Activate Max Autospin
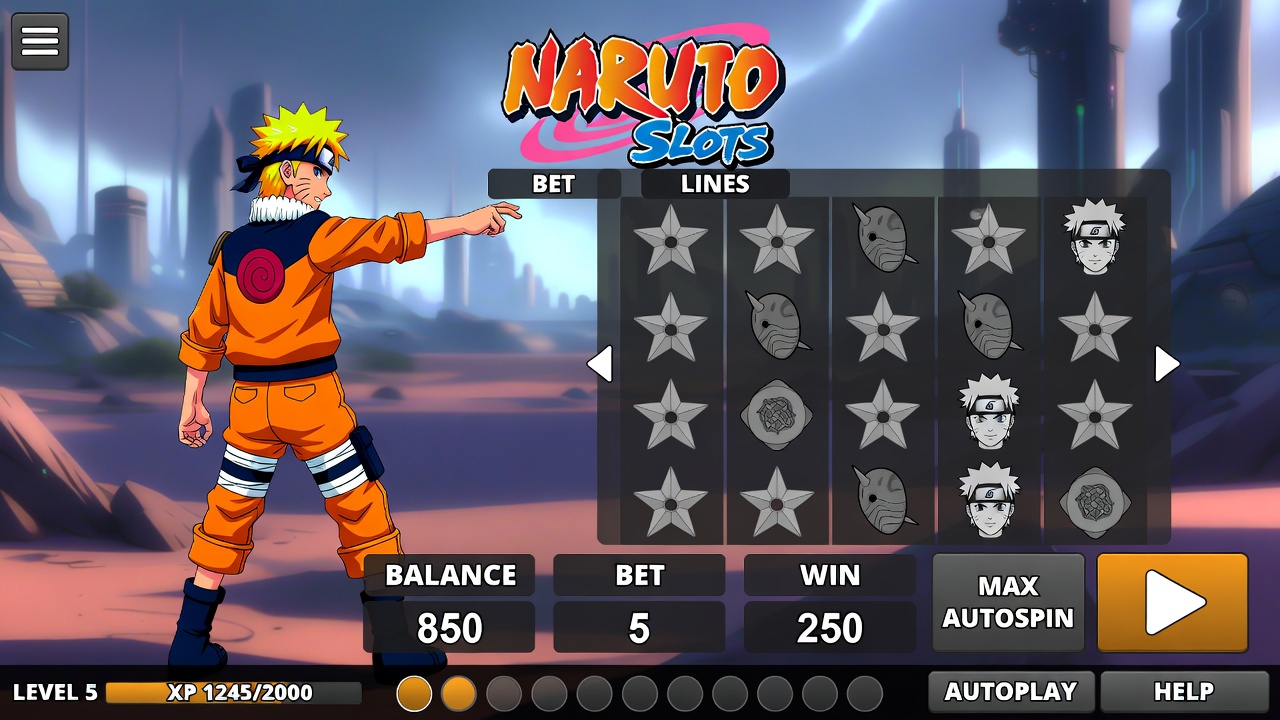This screenshot has height=720, width=1280. click(x=1008, y=603)
